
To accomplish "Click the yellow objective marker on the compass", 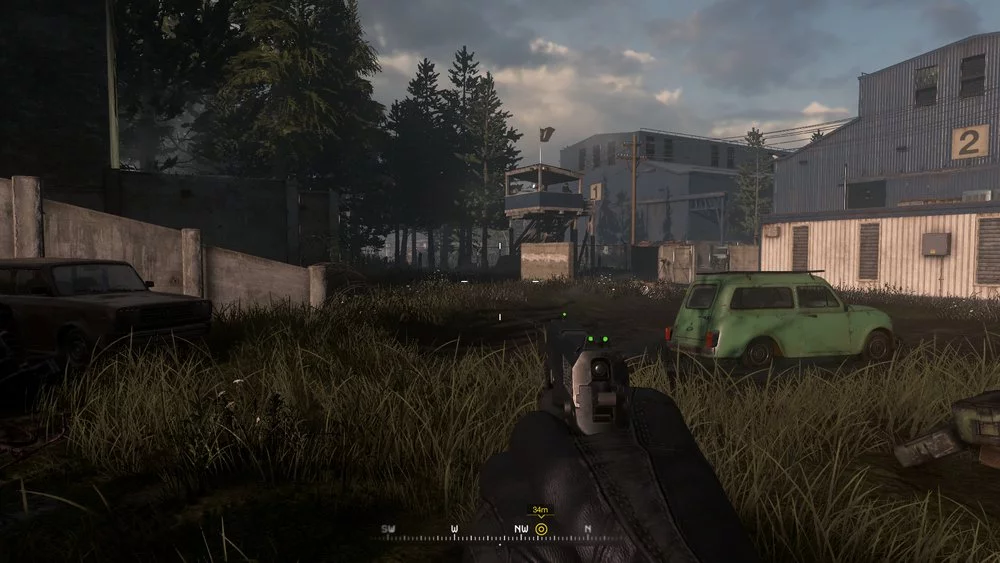I will point(541,528).
